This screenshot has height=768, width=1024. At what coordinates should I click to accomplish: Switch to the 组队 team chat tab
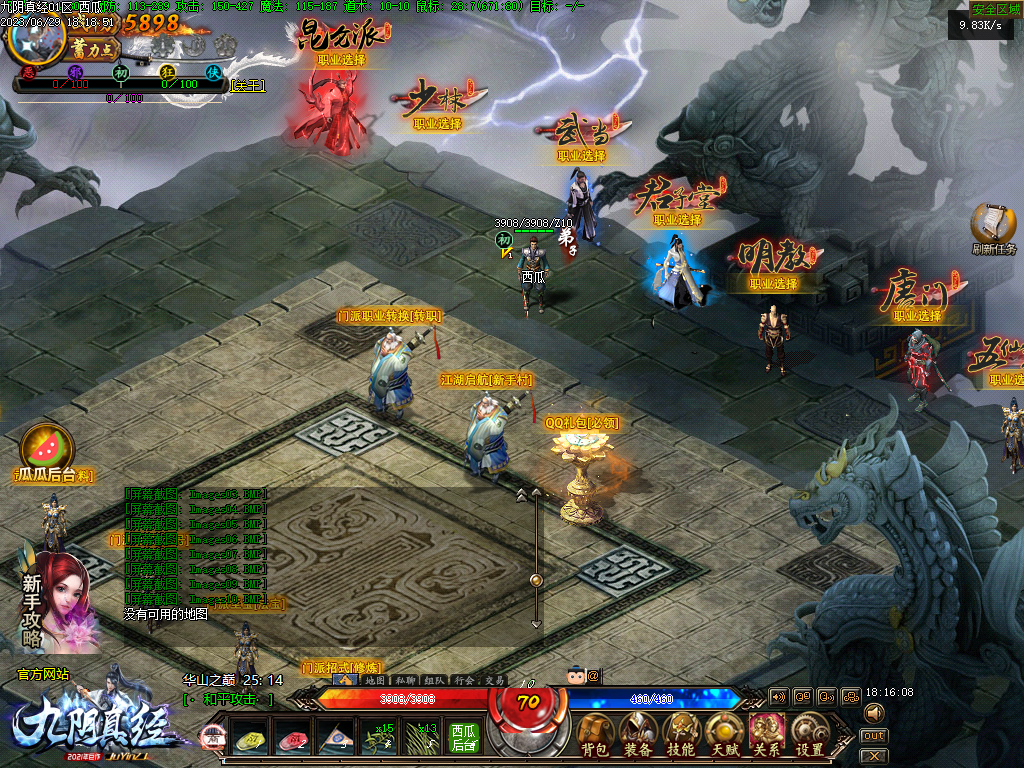pyautogui.click(x=434, y=680)
